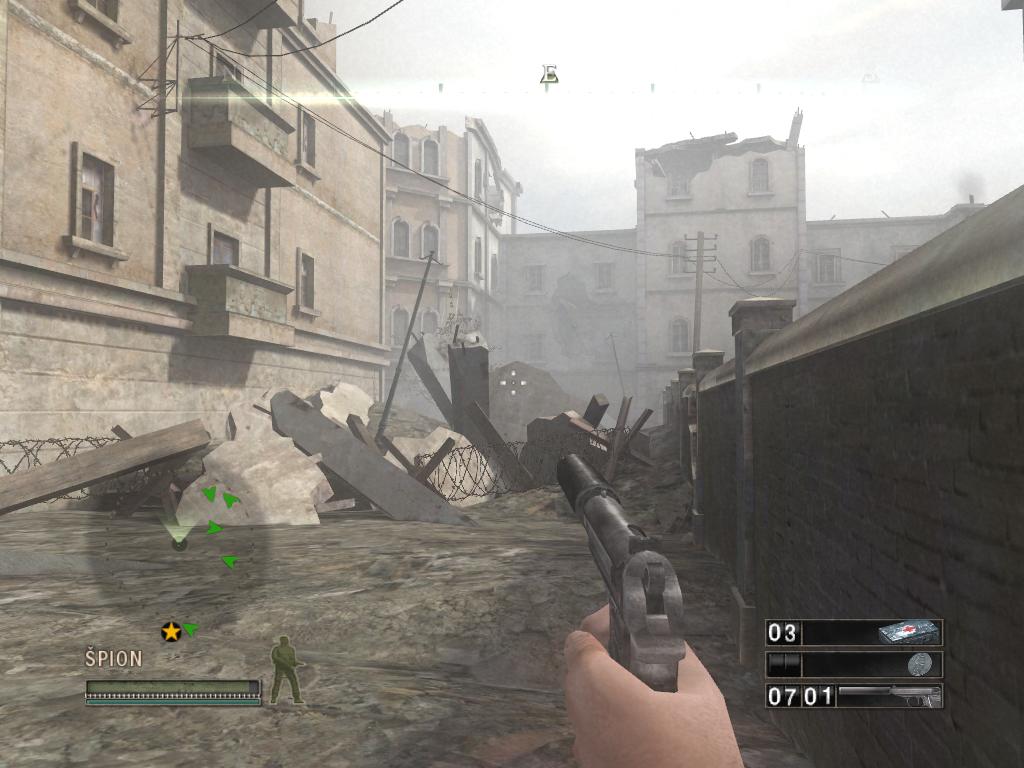Click the ŠPION character label
The width and height of the screenshot is (1024, 768).
pyautogui.click(x=113, y=659)
